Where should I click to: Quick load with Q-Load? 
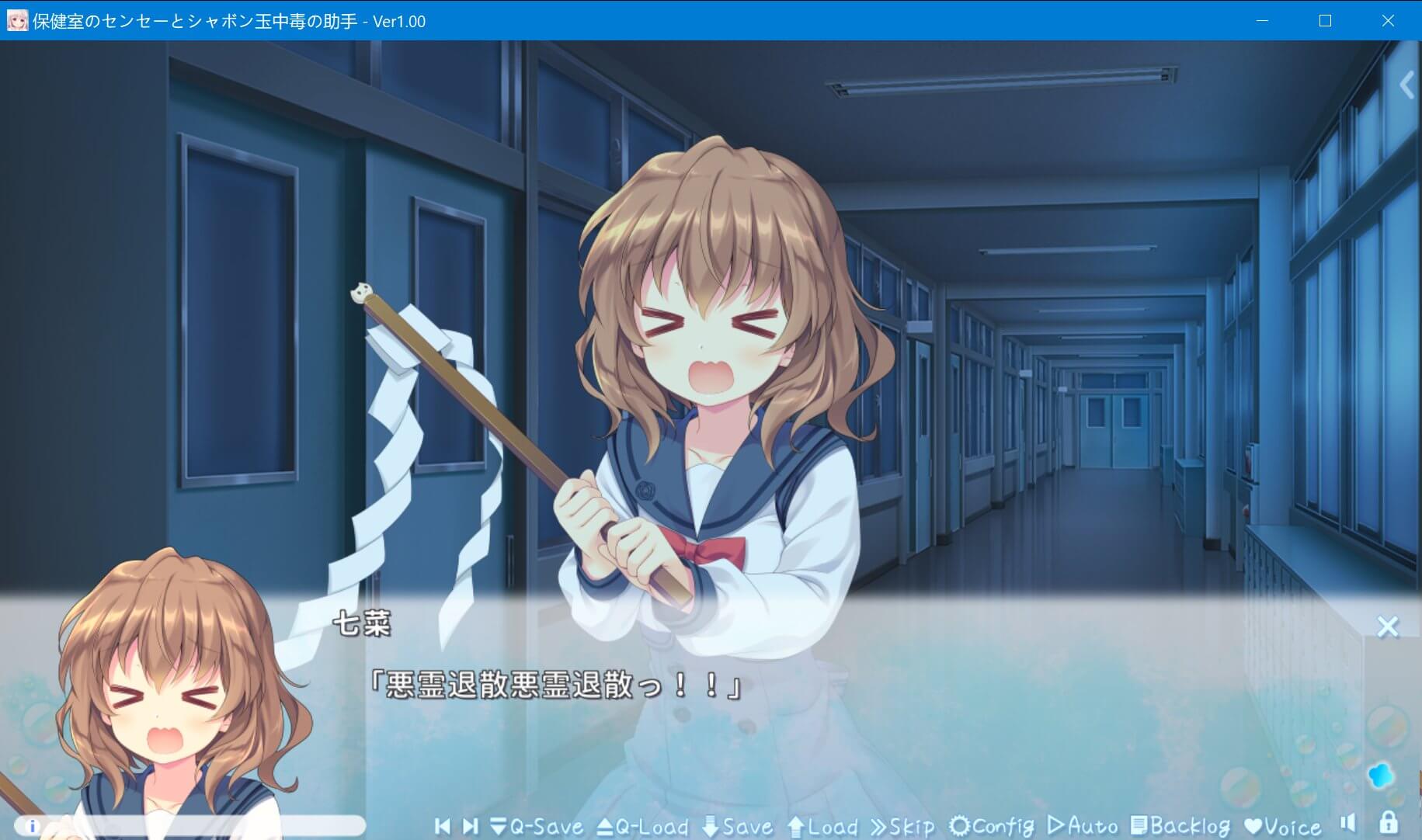pos(642,826)
